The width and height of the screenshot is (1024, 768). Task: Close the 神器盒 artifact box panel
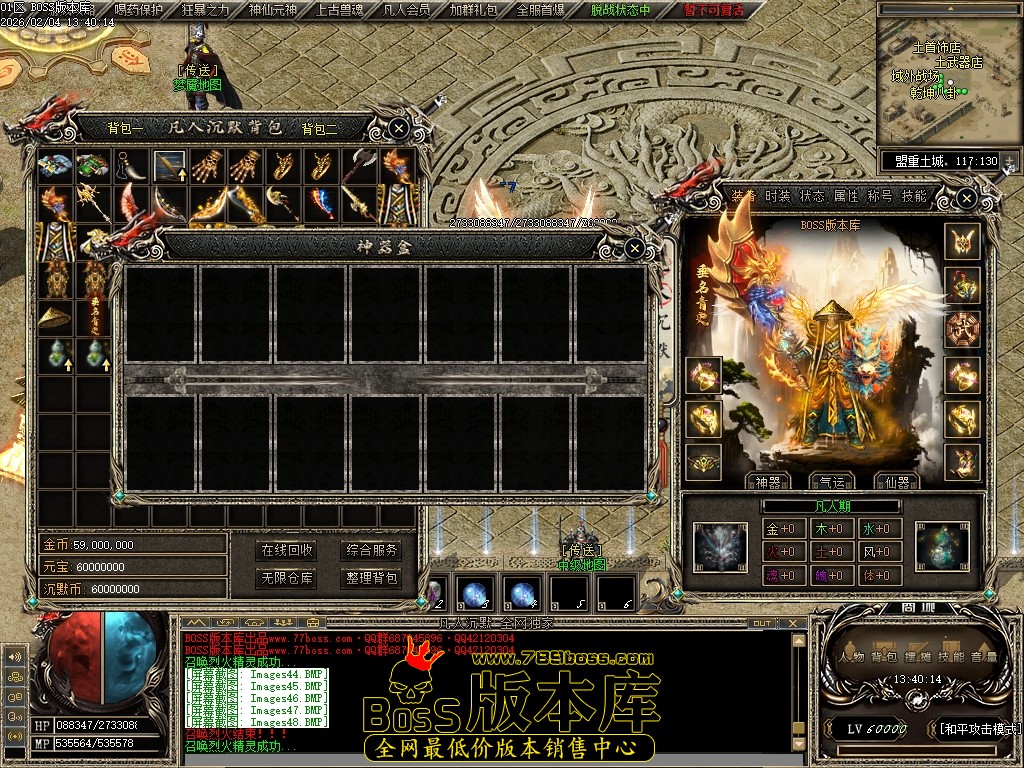634,247
